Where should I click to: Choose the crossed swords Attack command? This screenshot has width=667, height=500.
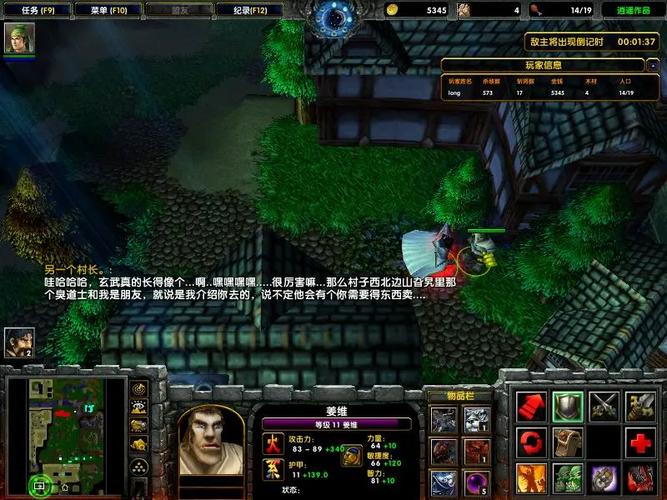coord(604,405)
